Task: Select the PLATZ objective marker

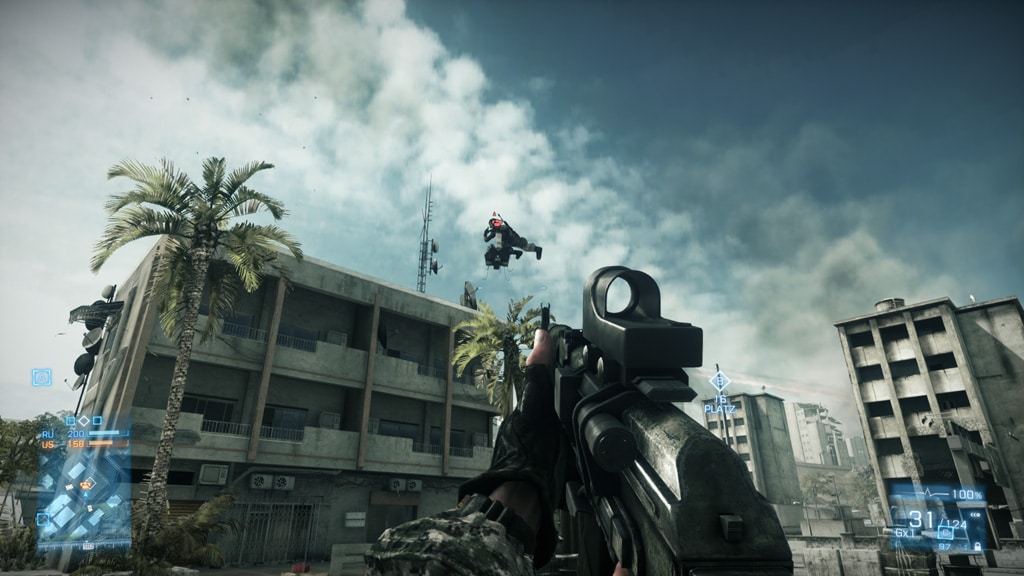Action: coord(719,381)
